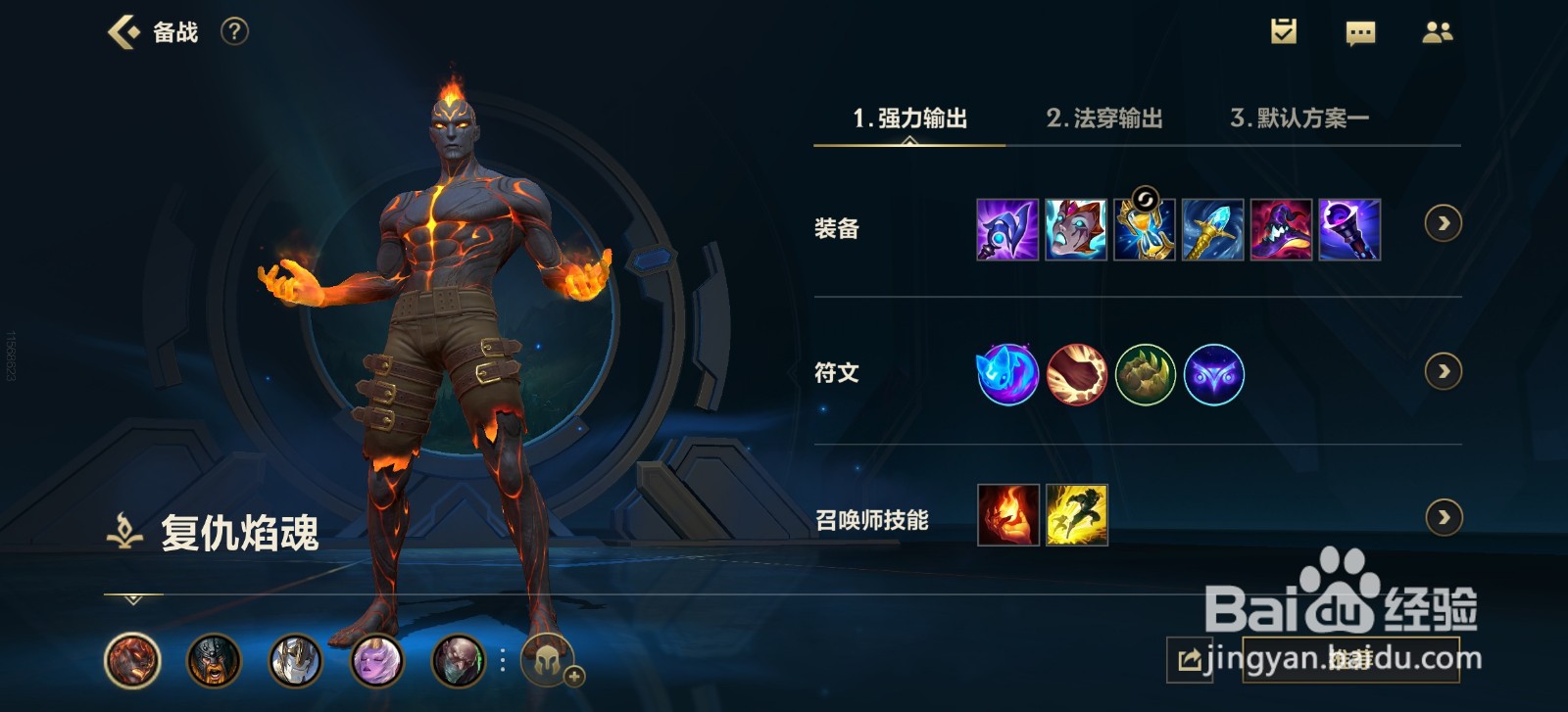Screen dimensions: 1568x712
Task: Switch to the 2.法穿输出 tab
Action: (x=1105, y=118)
